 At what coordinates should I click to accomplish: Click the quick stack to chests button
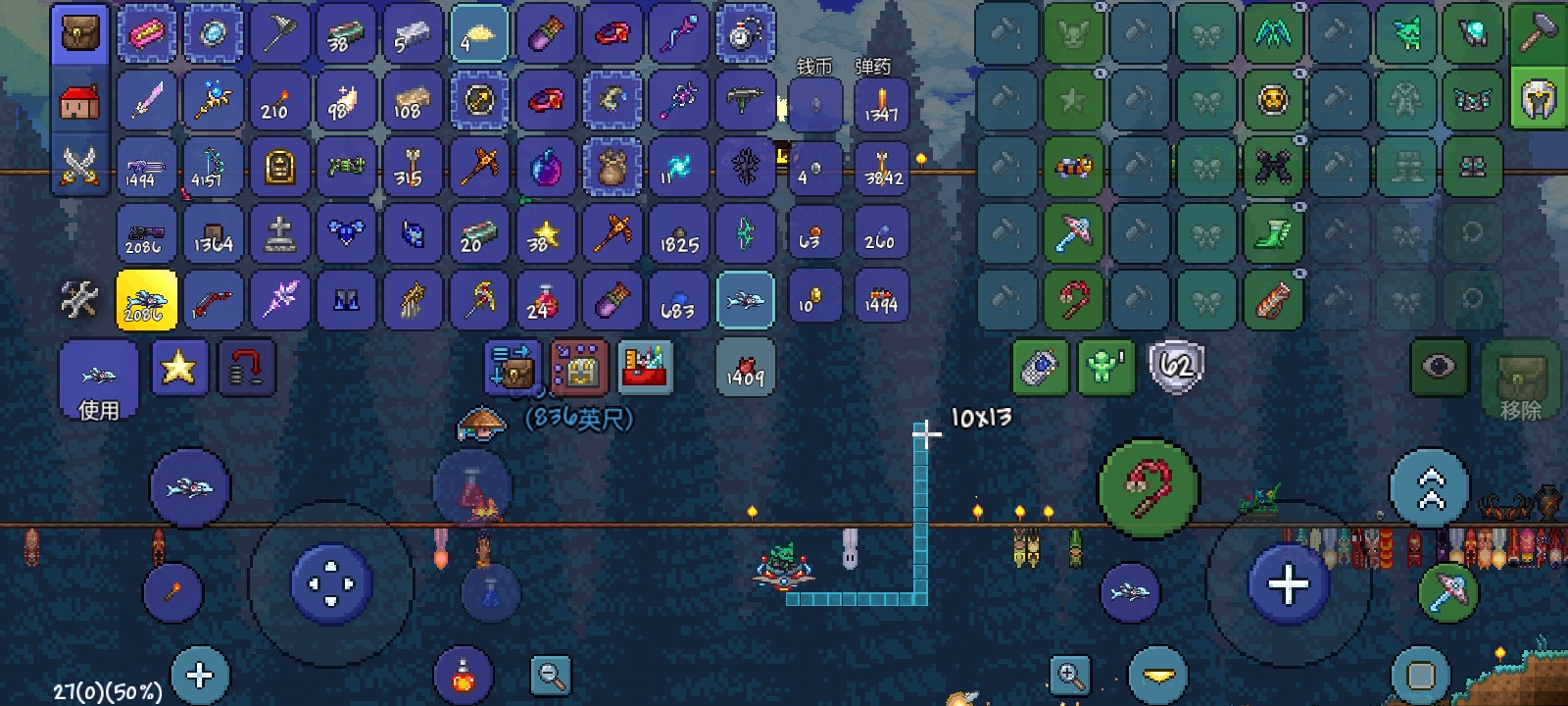click(512, 368)
